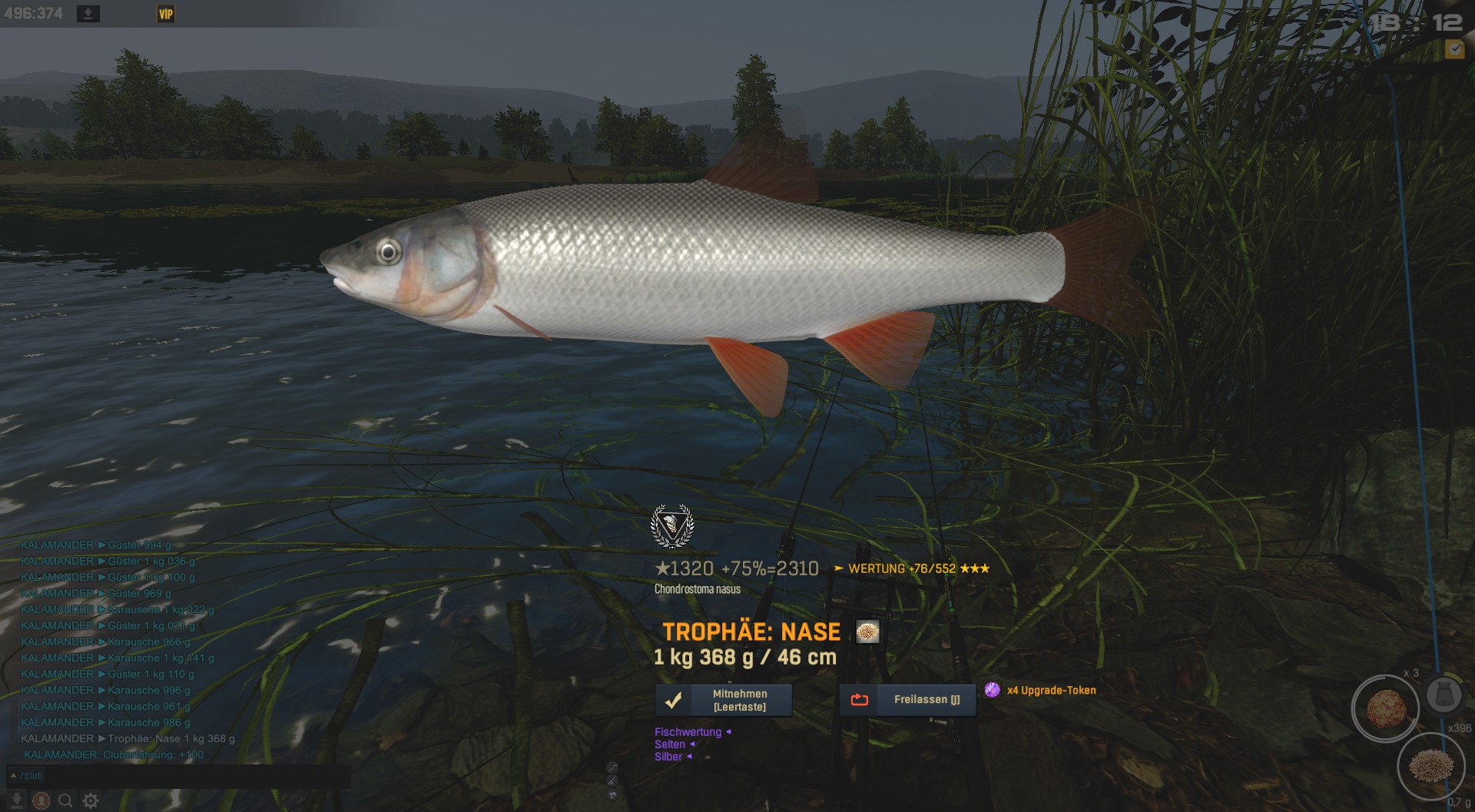Click the download icon next to coordinates
1475x812 pixels.
coord(88,14)
